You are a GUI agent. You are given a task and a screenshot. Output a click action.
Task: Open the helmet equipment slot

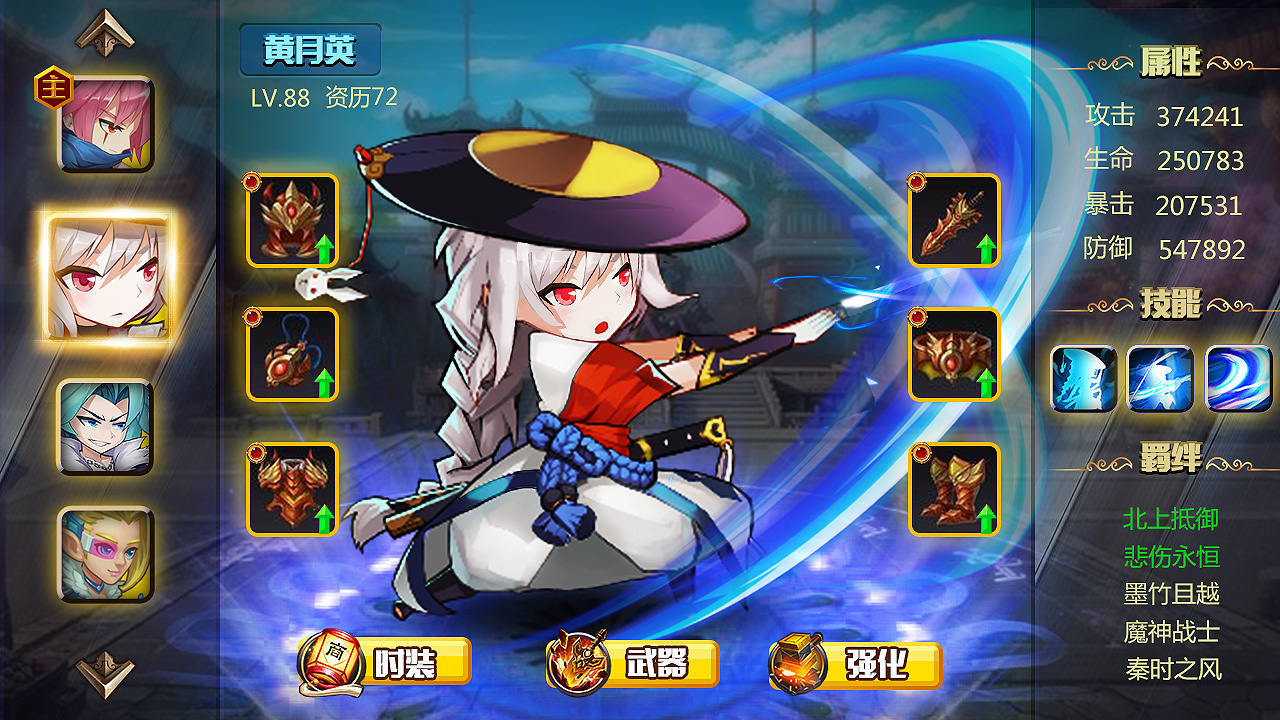[291, 222]
